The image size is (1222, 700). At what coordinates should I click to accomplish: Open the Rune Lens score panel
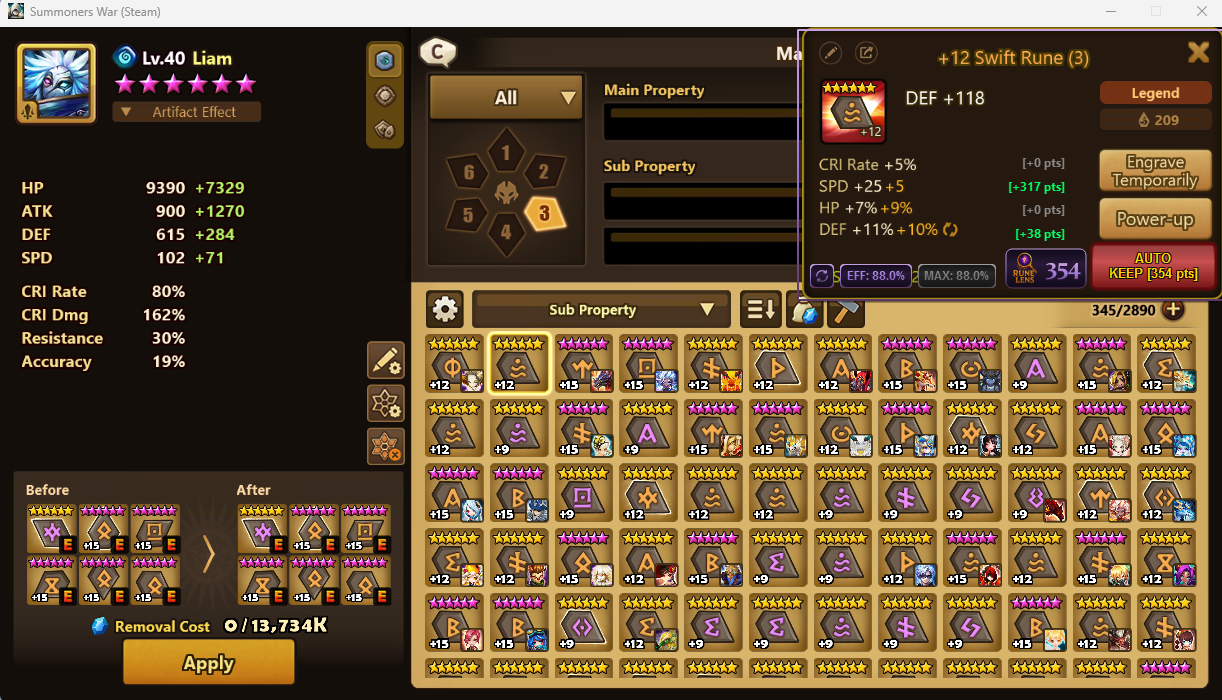point(1045,269)
